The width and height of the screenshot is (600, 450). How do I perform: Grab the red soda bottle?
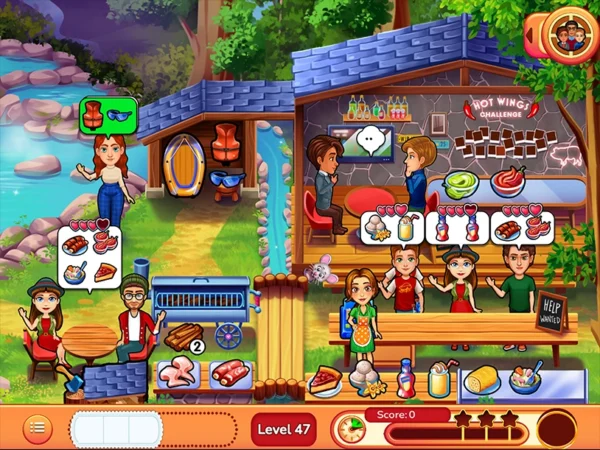click(405, 380)
